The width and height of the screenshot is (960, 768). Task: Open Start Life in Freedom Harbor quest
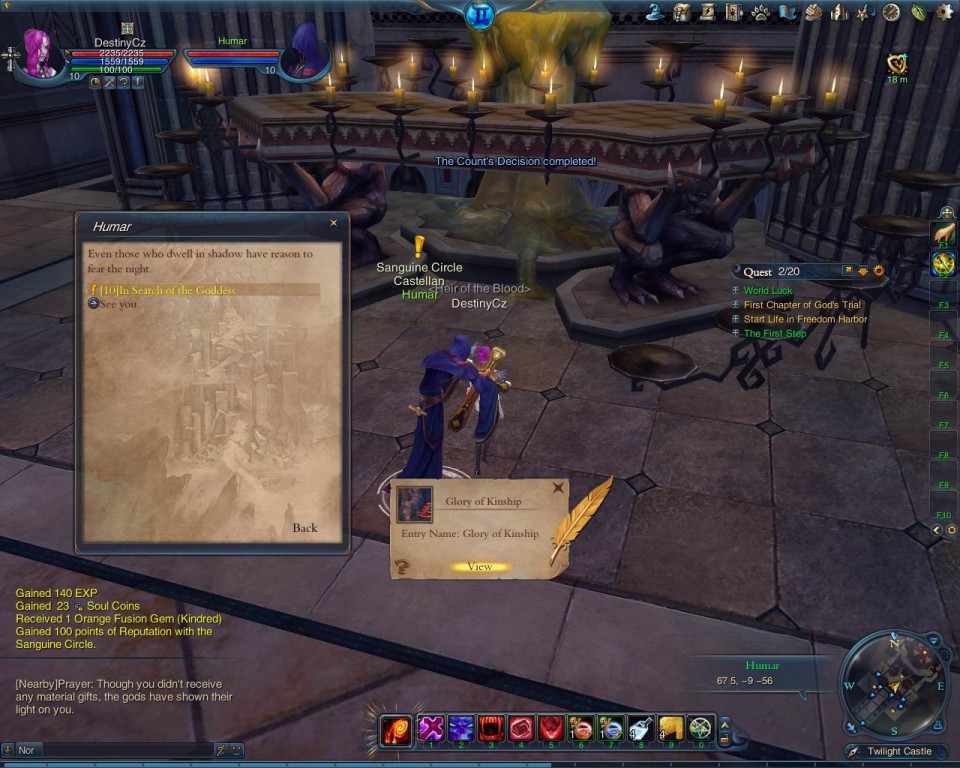coord(805,319)
